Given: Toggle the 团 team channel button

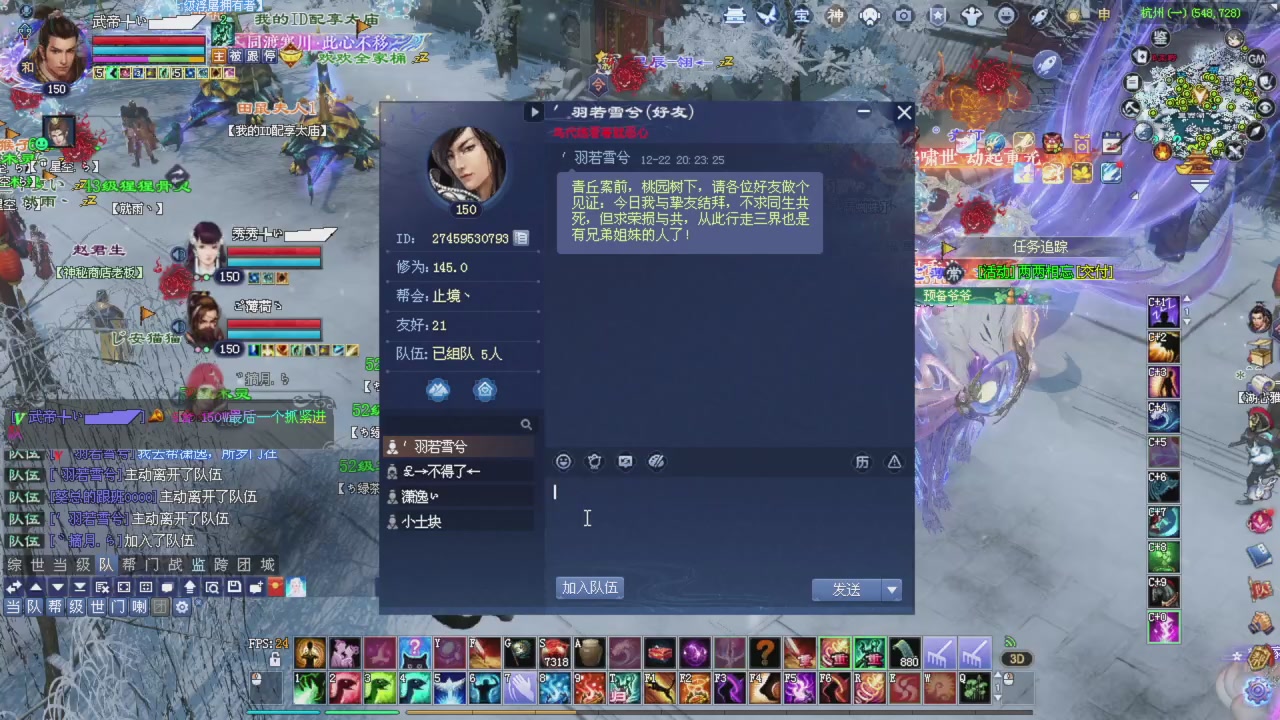Looking at the screenshot, I should (x=160, y=607).
